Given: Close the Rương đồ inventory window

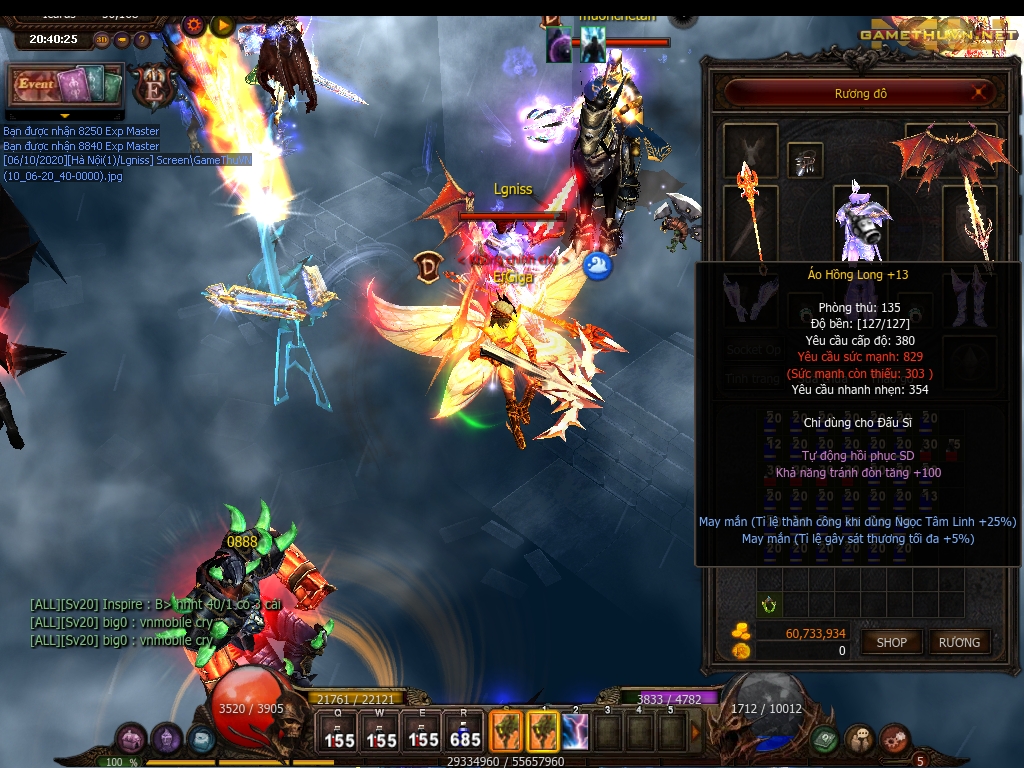Looking at the screenshot, I should pyautogui.click(x=982, y=93).
